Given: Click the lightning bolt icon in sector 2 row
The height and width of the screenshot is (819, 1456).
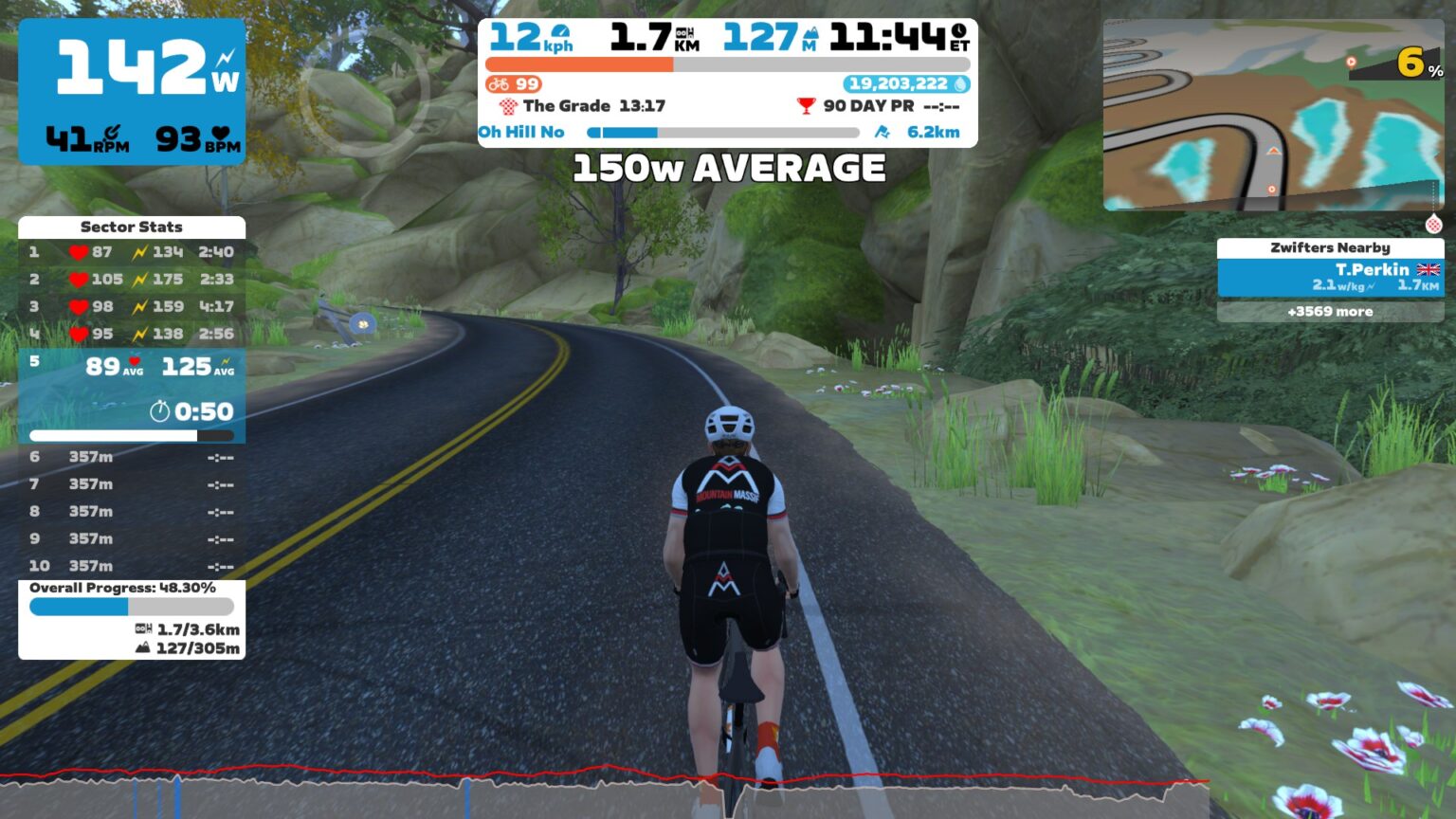Looking at the screenshot, I should (x=138, y=279).
